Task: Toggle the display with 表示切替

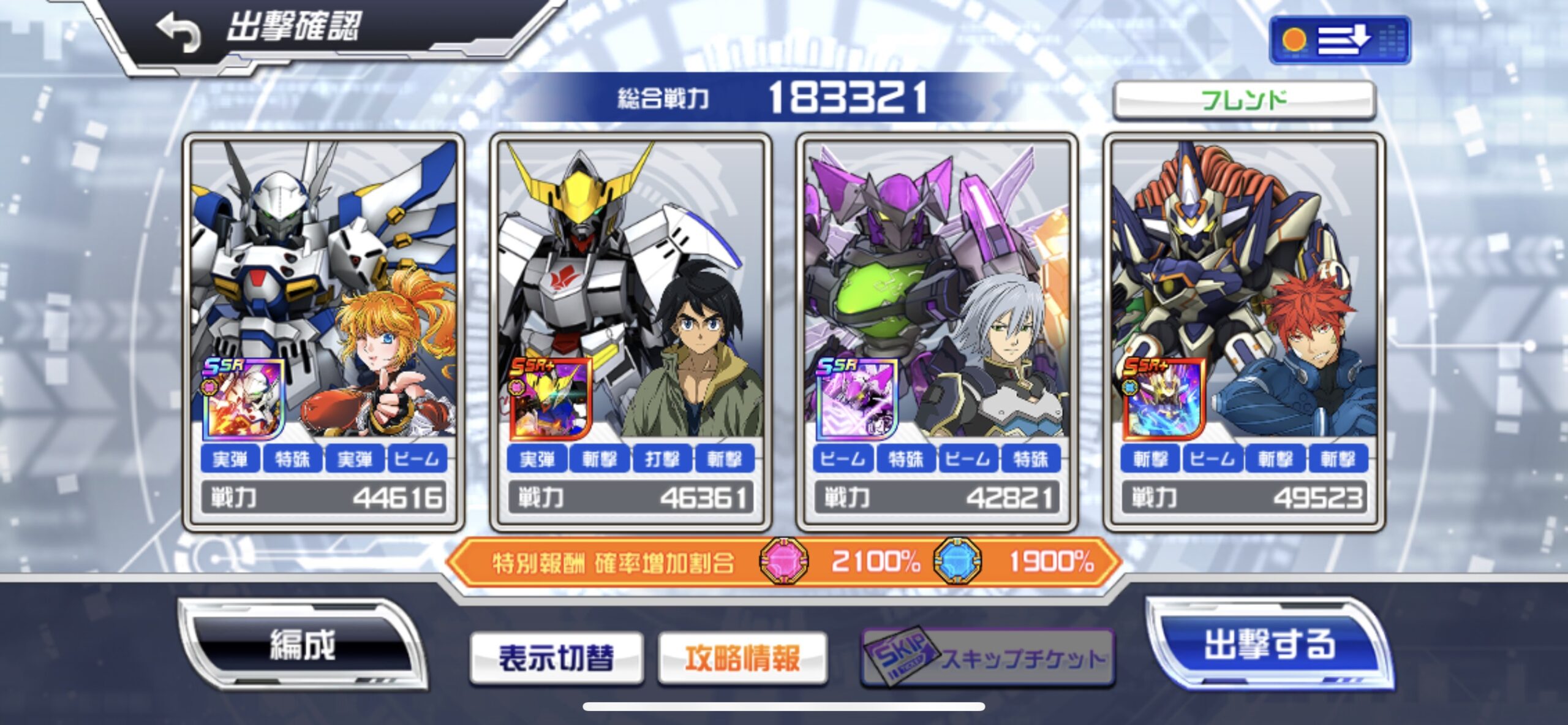Action: (x=556, y=658)
